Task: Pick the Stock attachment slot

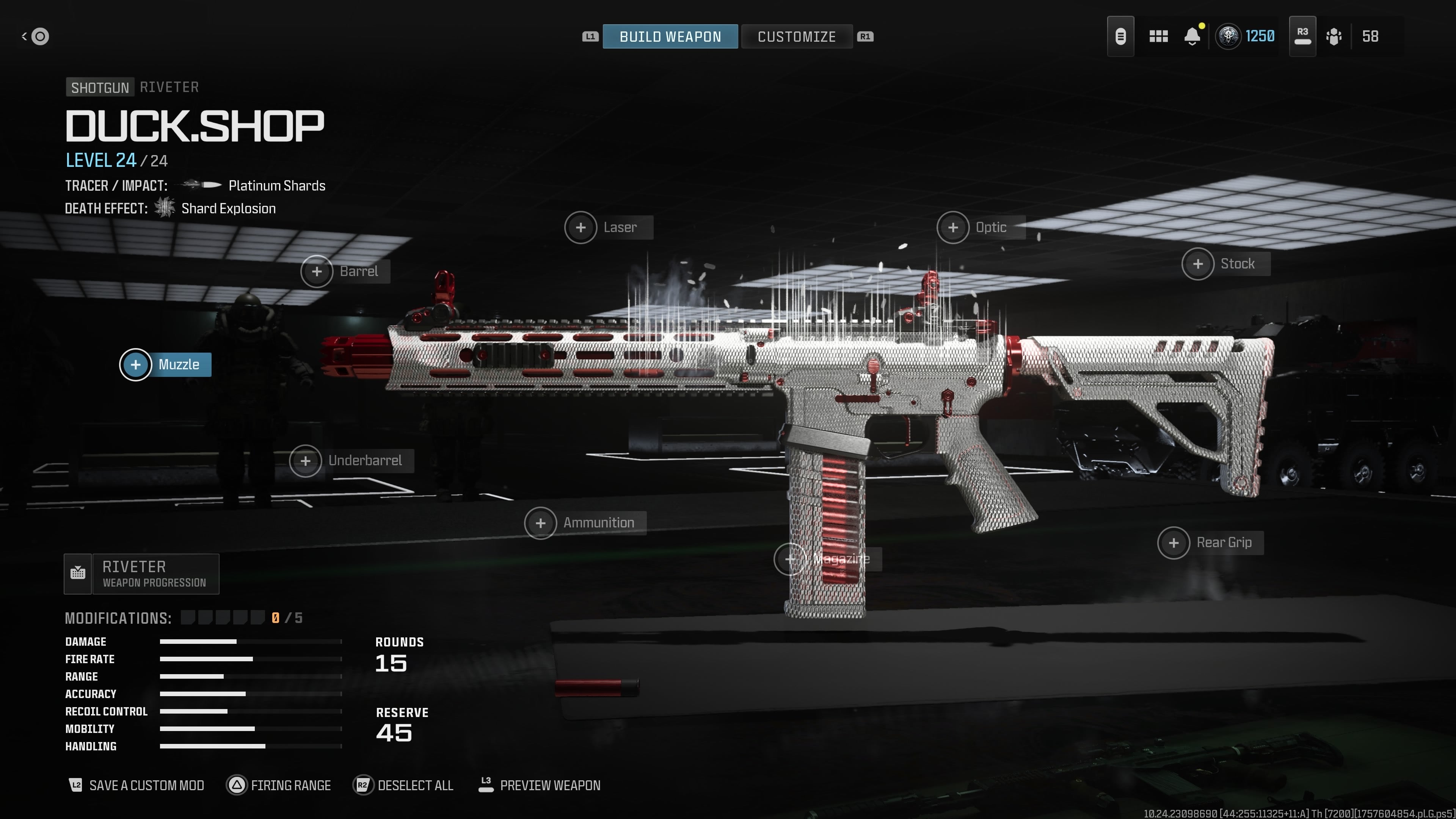Action: coord(1225,264)
